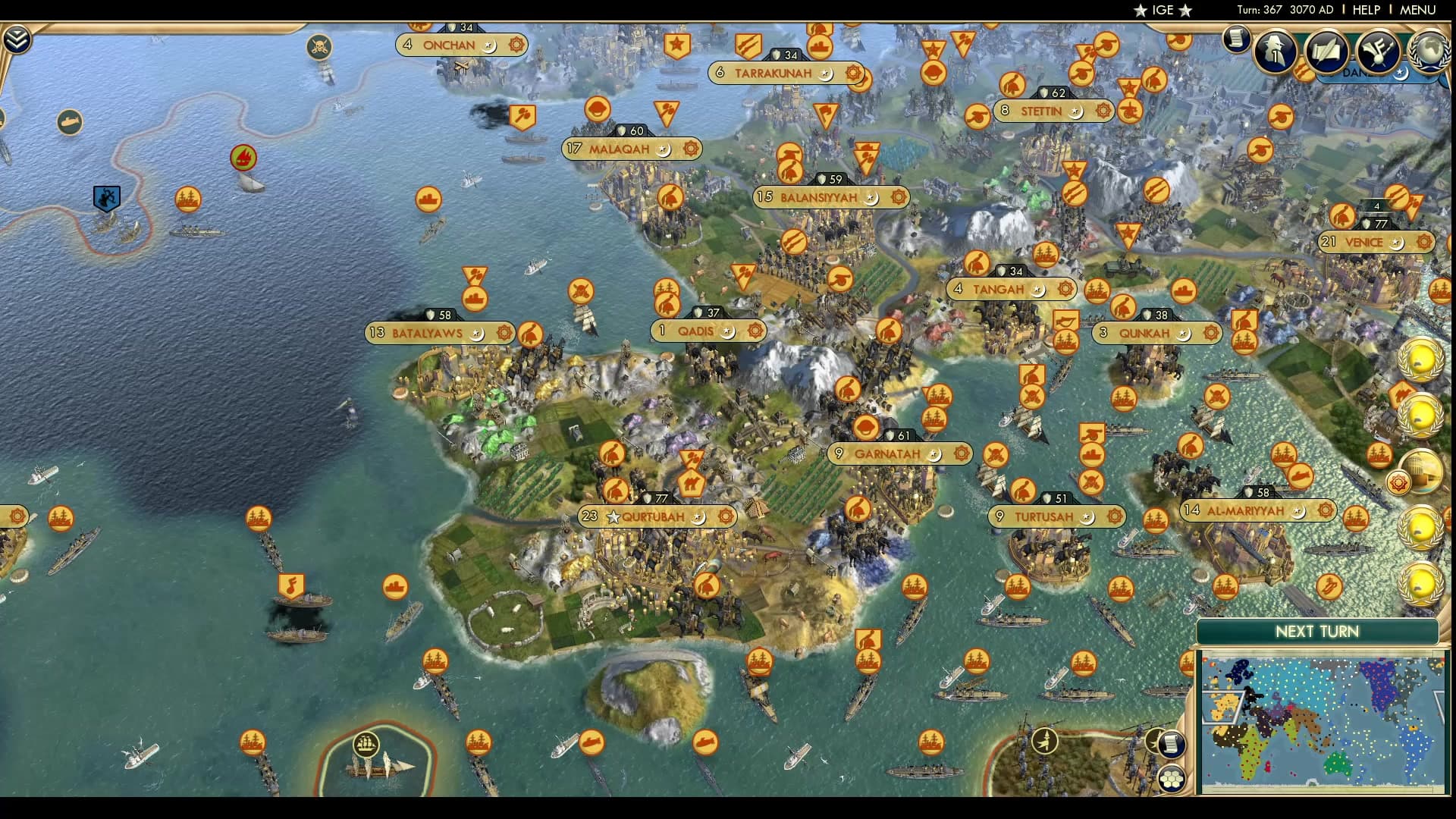The height and width of the screenshot is (819, 1456).
Task: Open the MENU in the top-right corner
Action: (x=1420, y=10)
